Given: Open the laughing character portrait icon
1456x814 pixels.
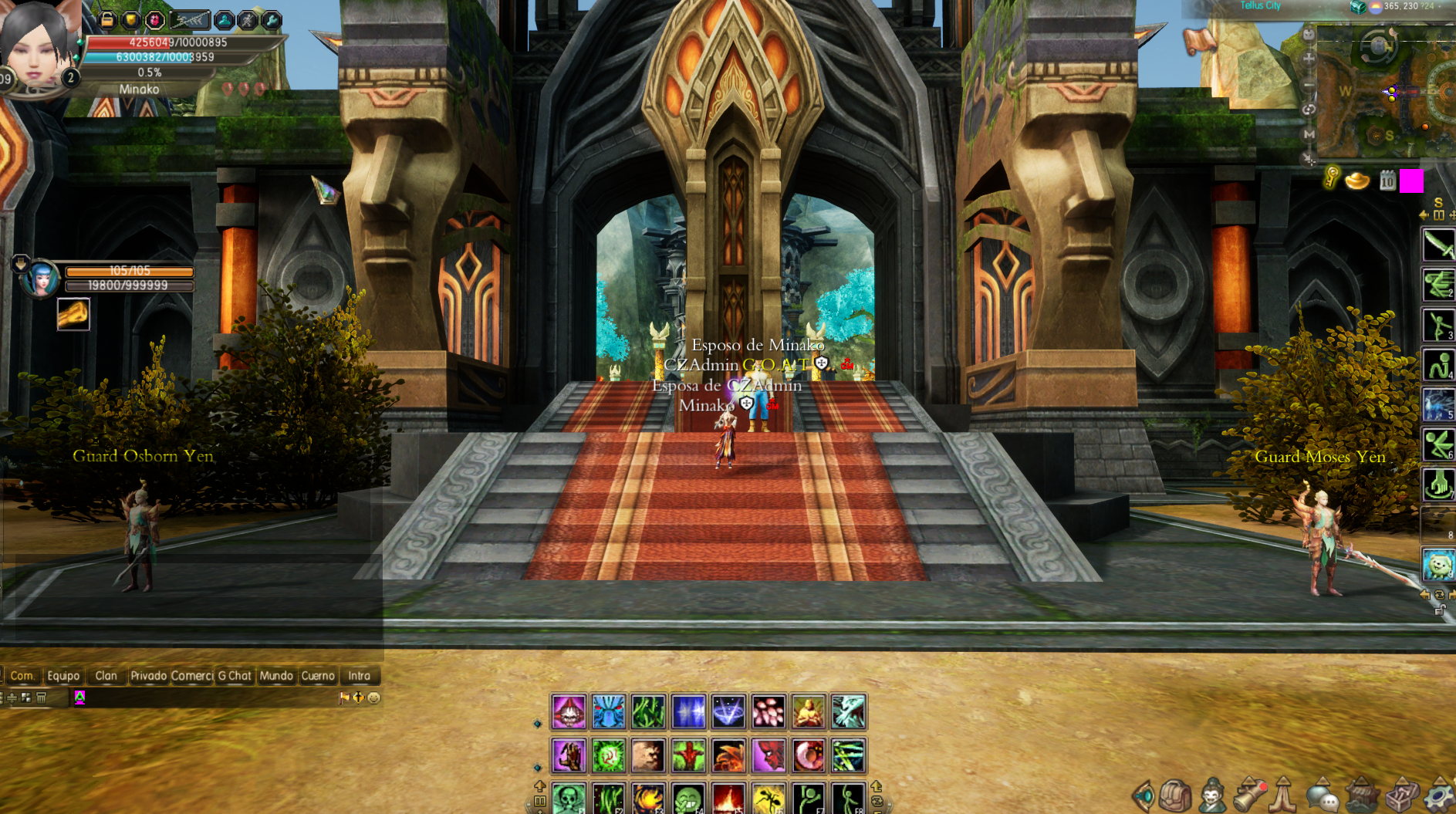Looking at the screenshot, I should tap(1212, 796).
